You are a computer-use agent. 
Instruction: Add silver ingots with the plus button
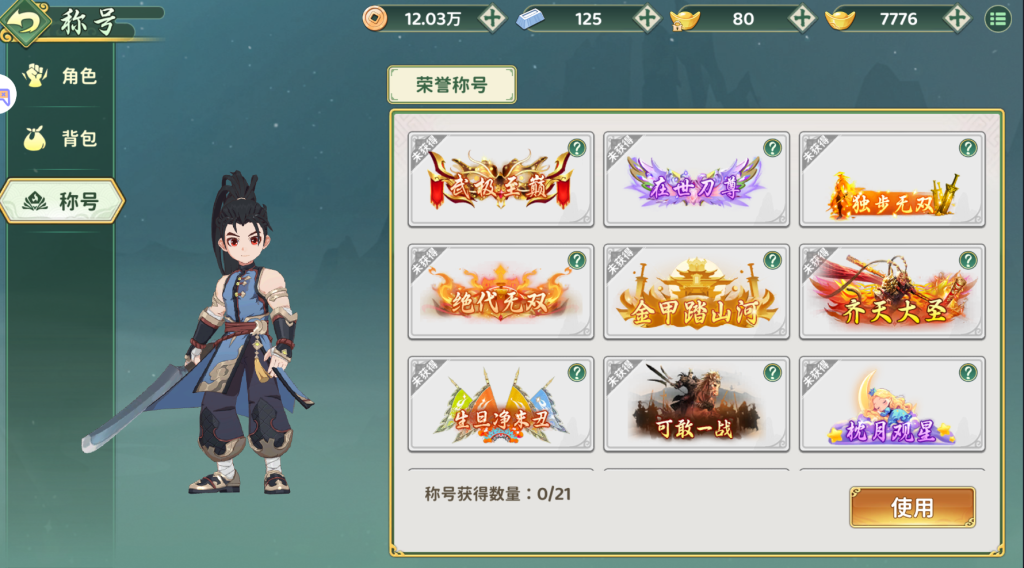click(647, 18)
